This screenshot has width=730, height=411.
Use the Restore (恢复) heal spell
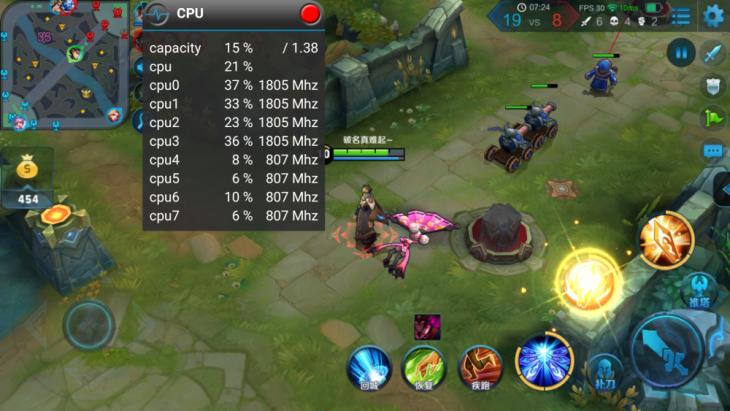point(423,366)
